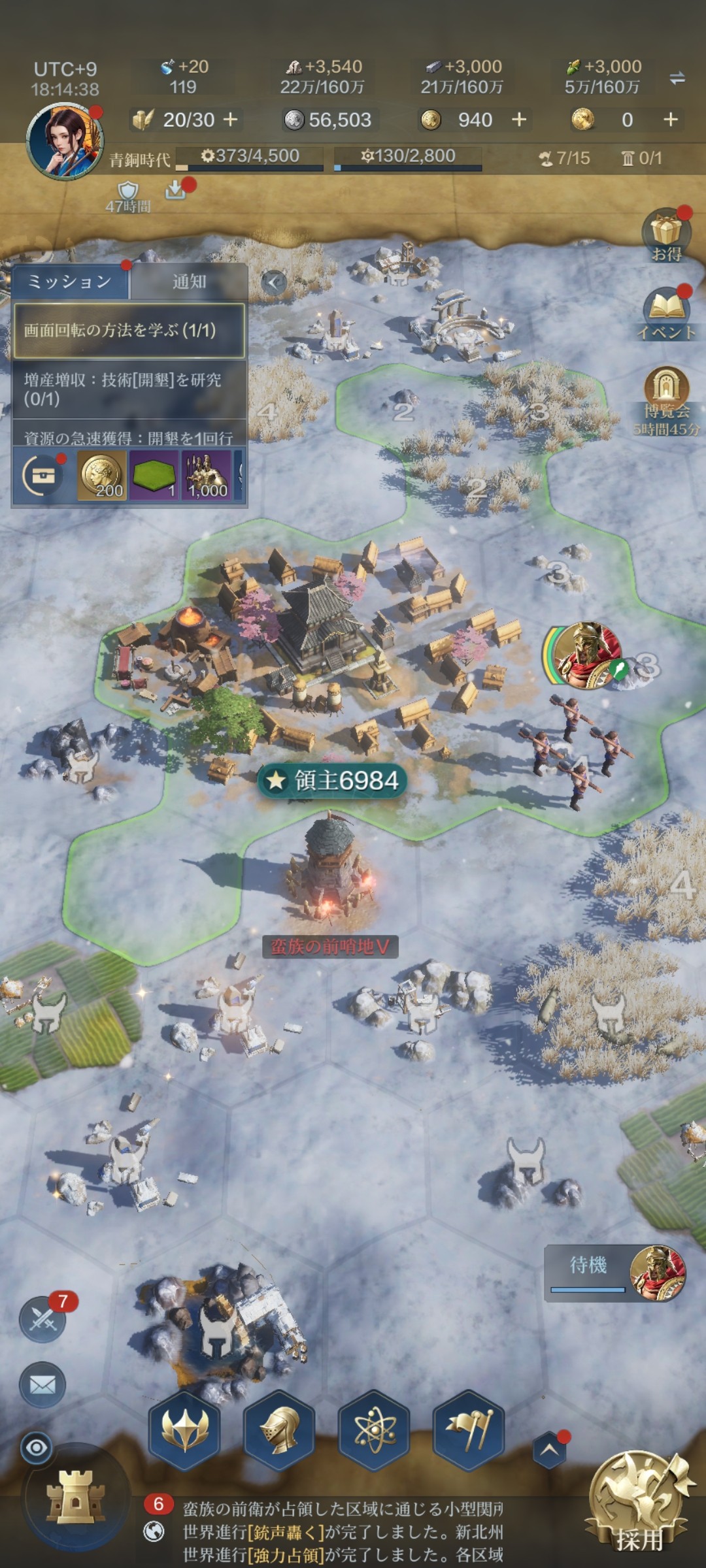Open the お得 gift box offers
The image size is (706, 1568).
[x=666, y=234]
